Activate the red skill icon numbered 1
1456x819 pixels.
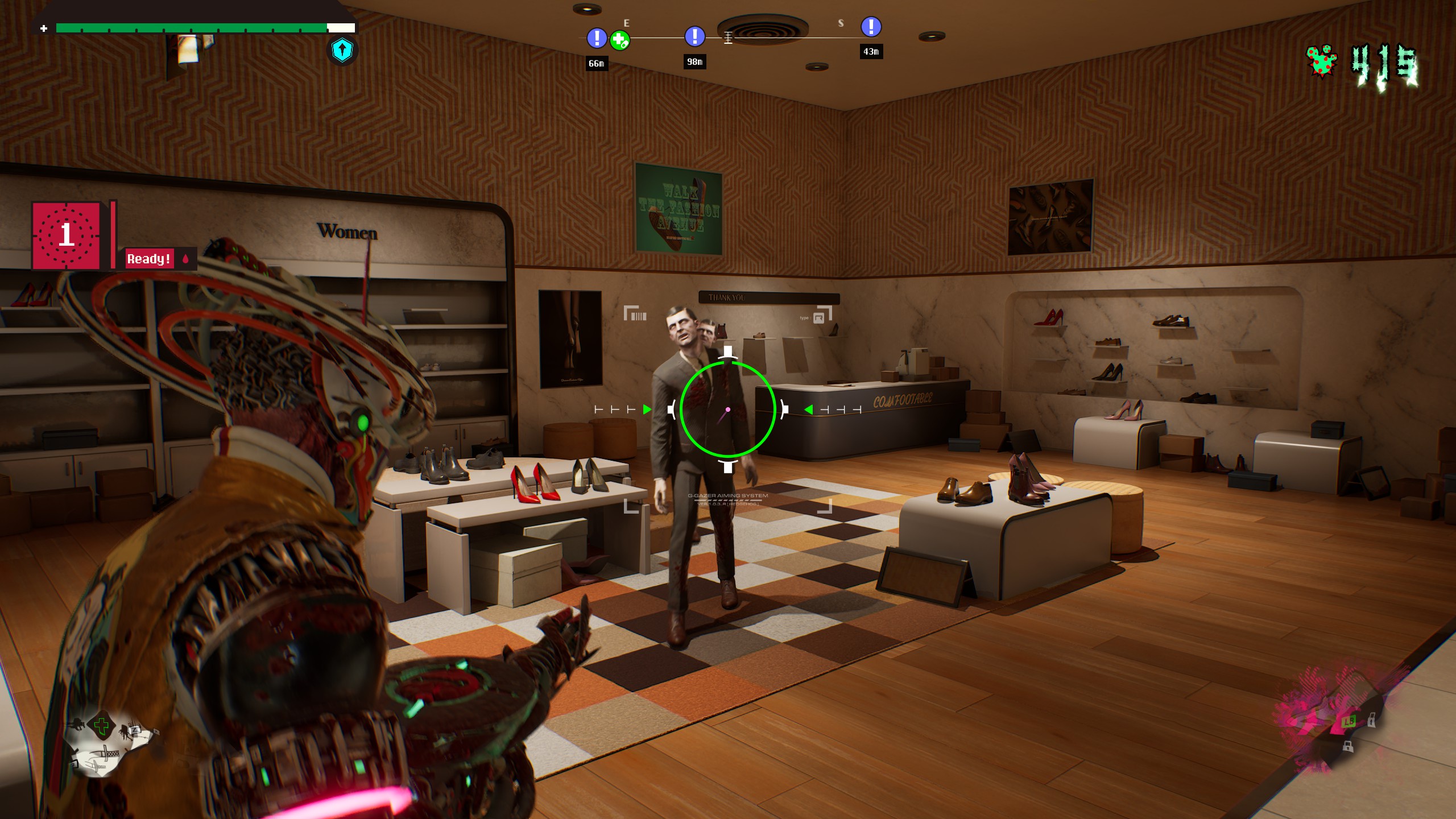pos(67,235)
